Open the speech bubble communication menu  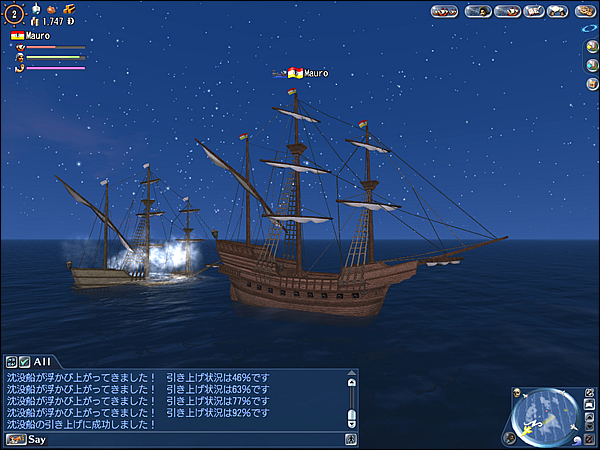point(559,12)
